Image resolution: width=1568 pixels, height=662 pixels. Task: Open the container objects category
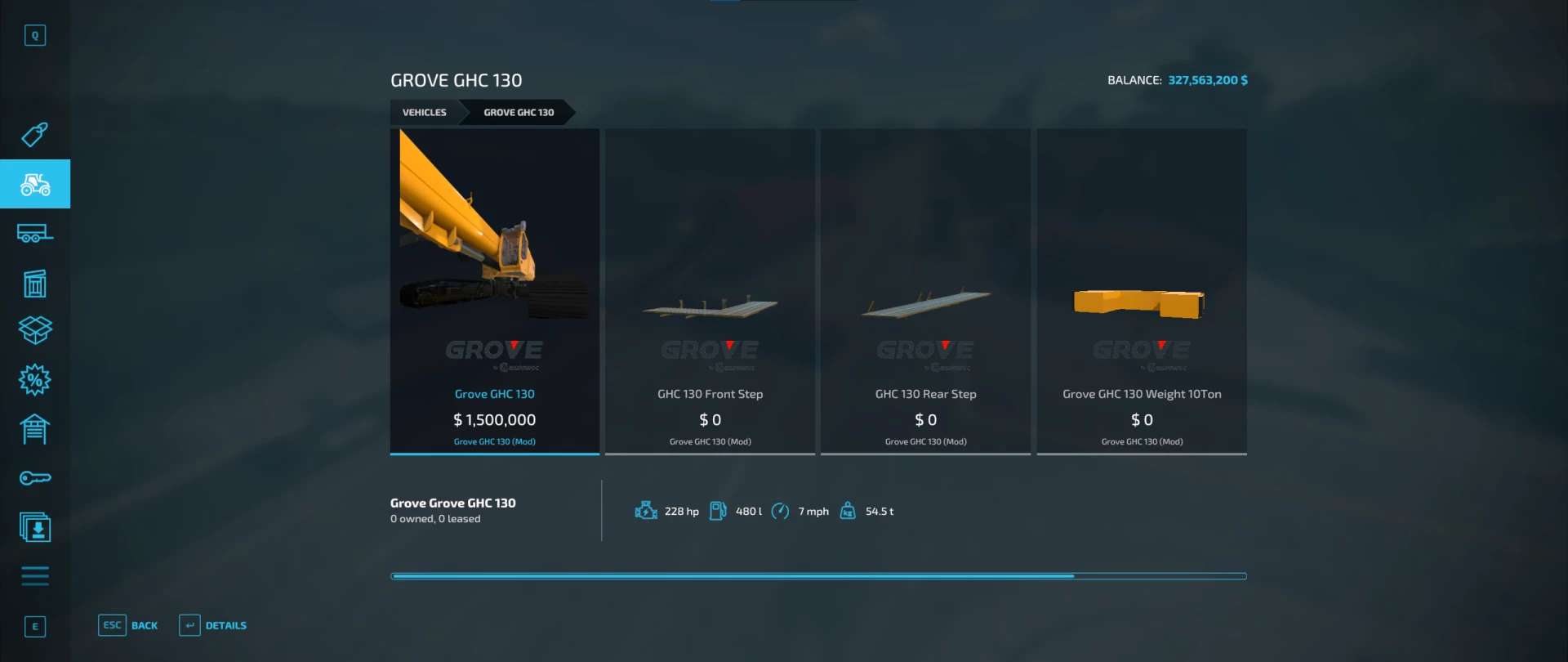(34, 284)
